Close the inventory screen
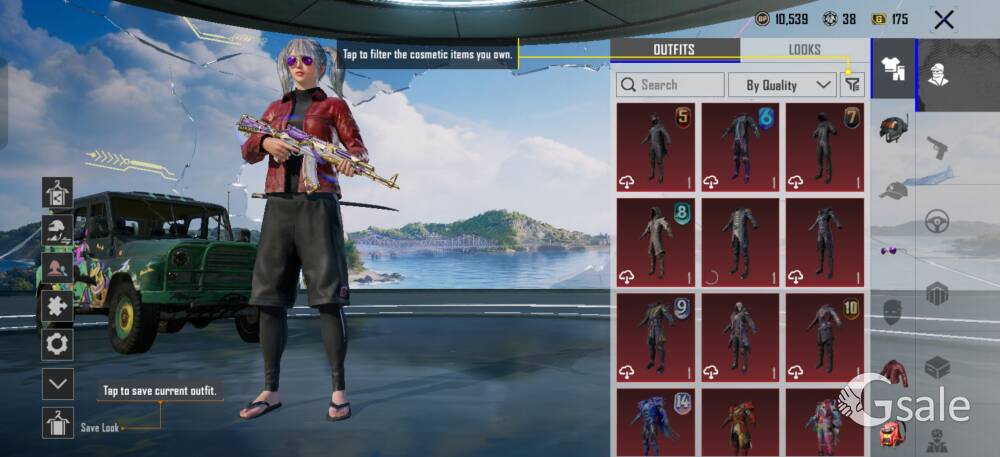This screenshot has width=1000, height=457. pos(943,19)
